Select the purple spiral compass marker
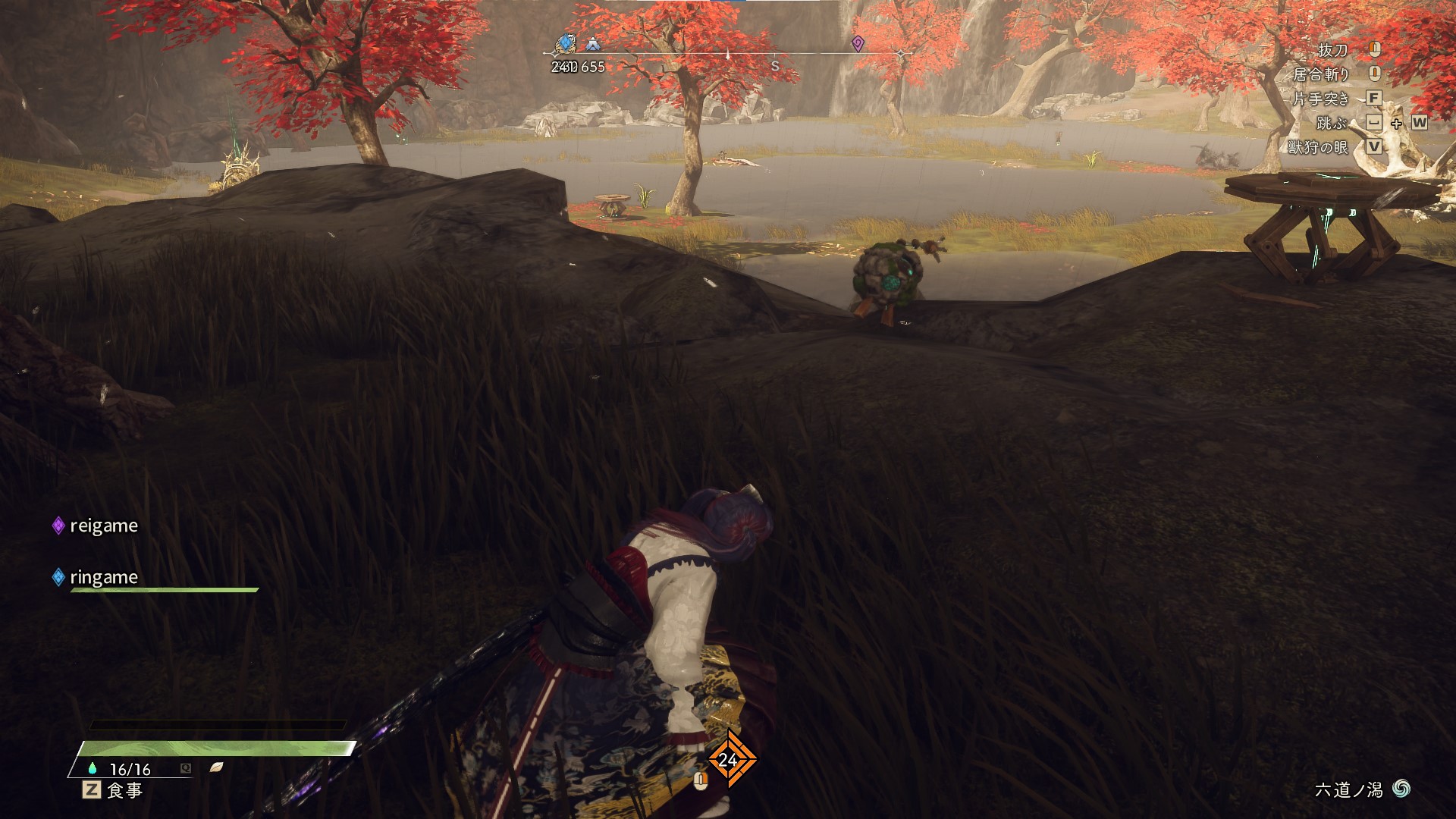The height and width of the screenshot is (819, 1456). click(858, 42)
